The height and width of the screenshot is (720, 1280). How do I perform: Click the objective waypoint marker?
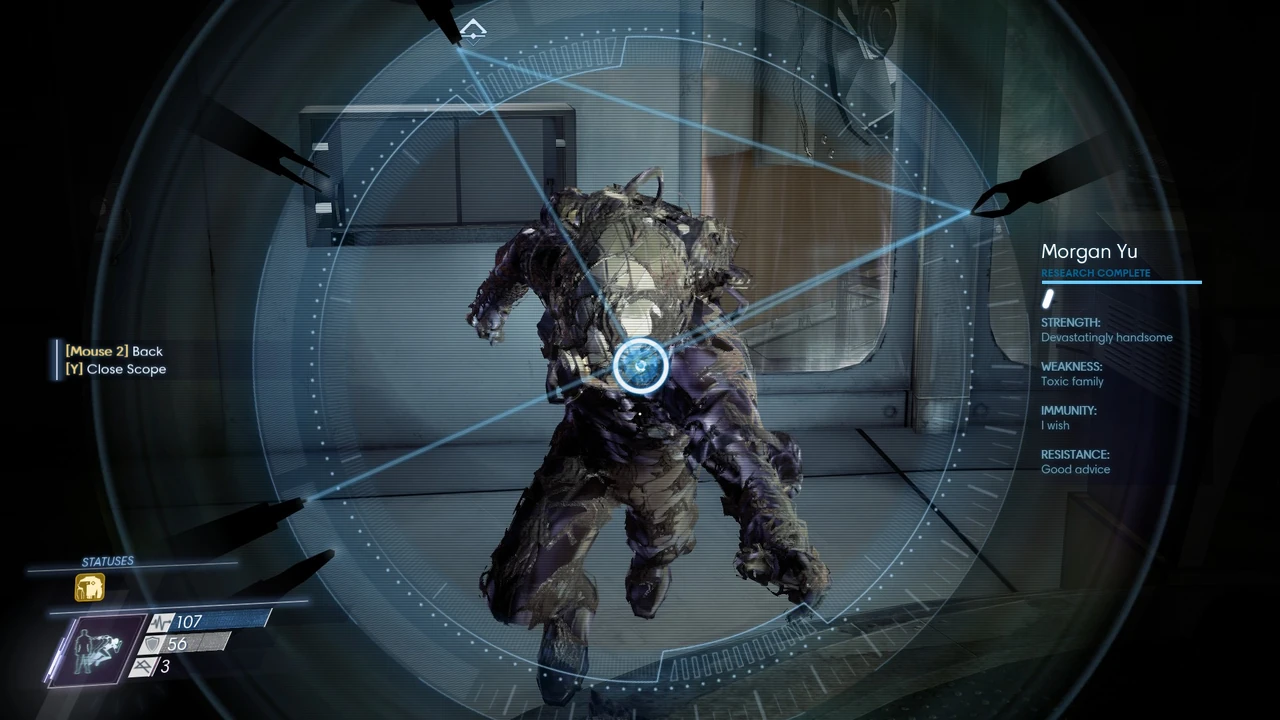tap(474, 30)
